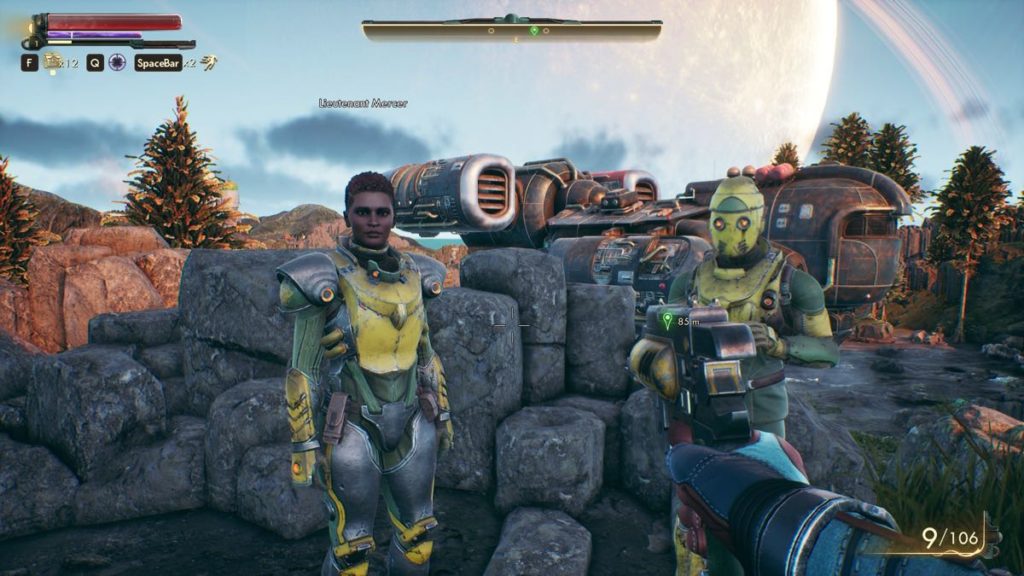Viewport: 1024px width, 576px height.
Task: Click the green quest marker on the compass
Action: pos(535,31)
